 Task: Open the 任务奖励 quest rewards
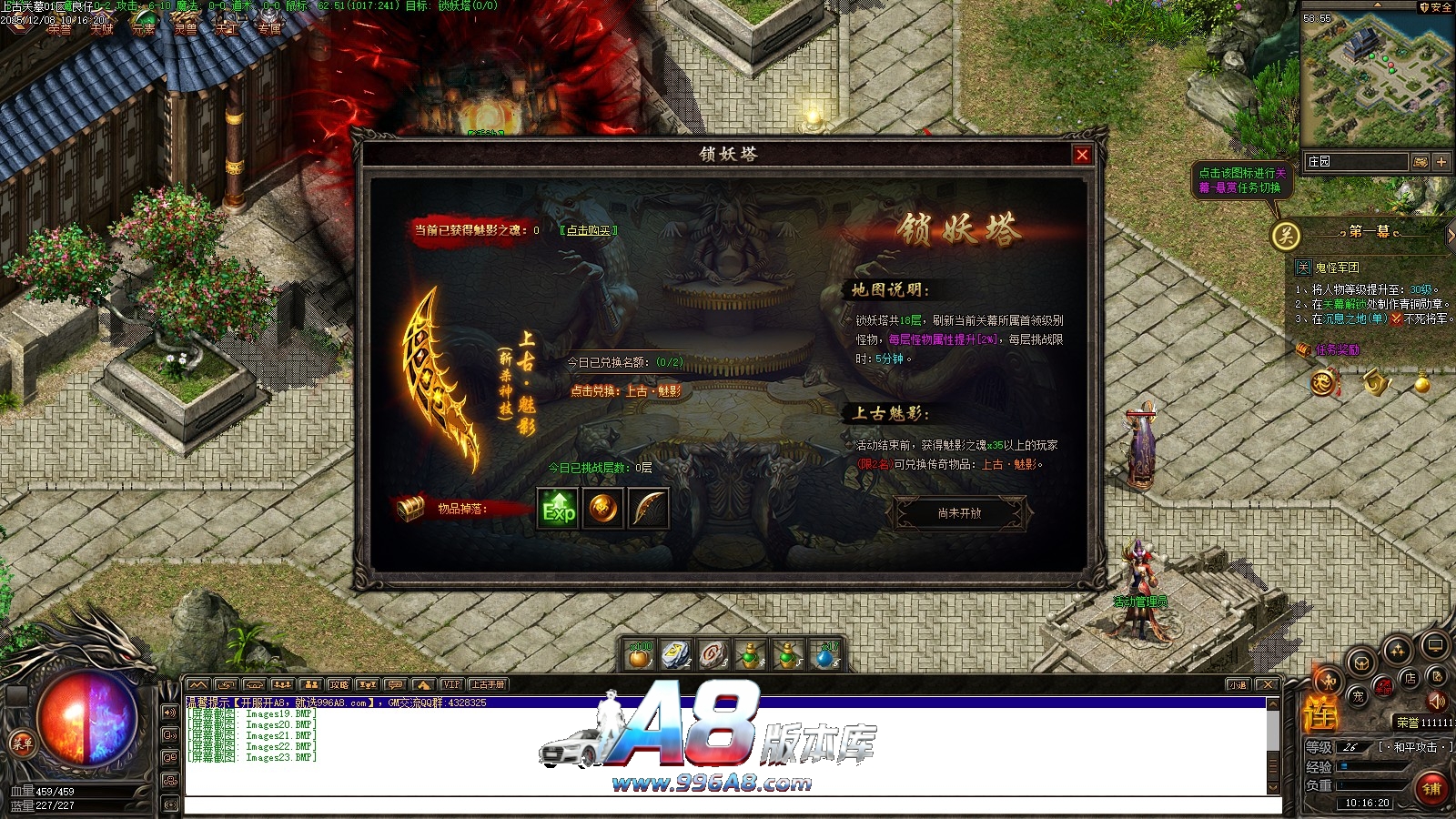point(1336,349)
